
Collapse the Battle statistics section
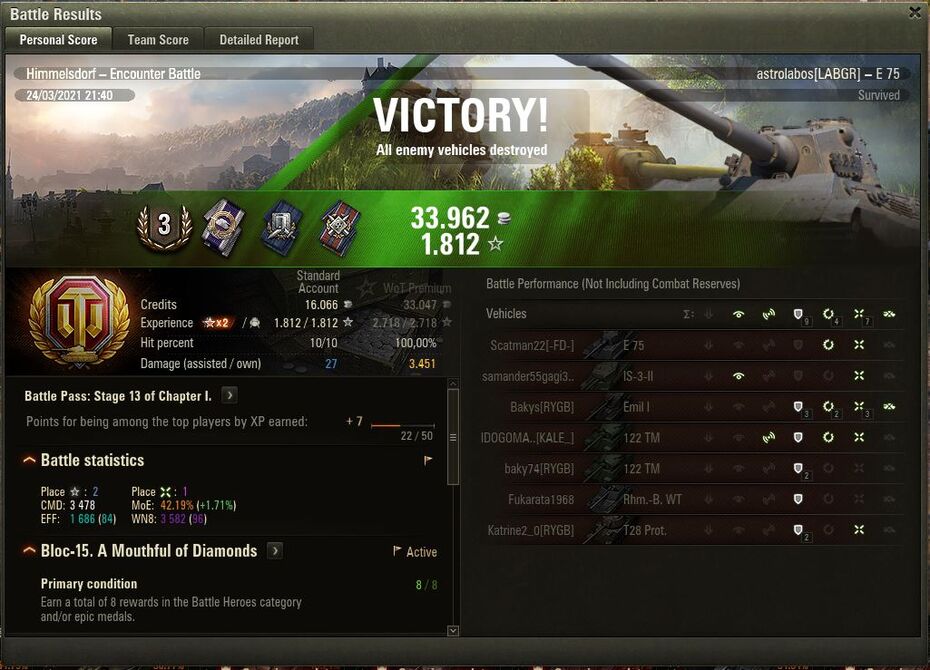(29, 460)
